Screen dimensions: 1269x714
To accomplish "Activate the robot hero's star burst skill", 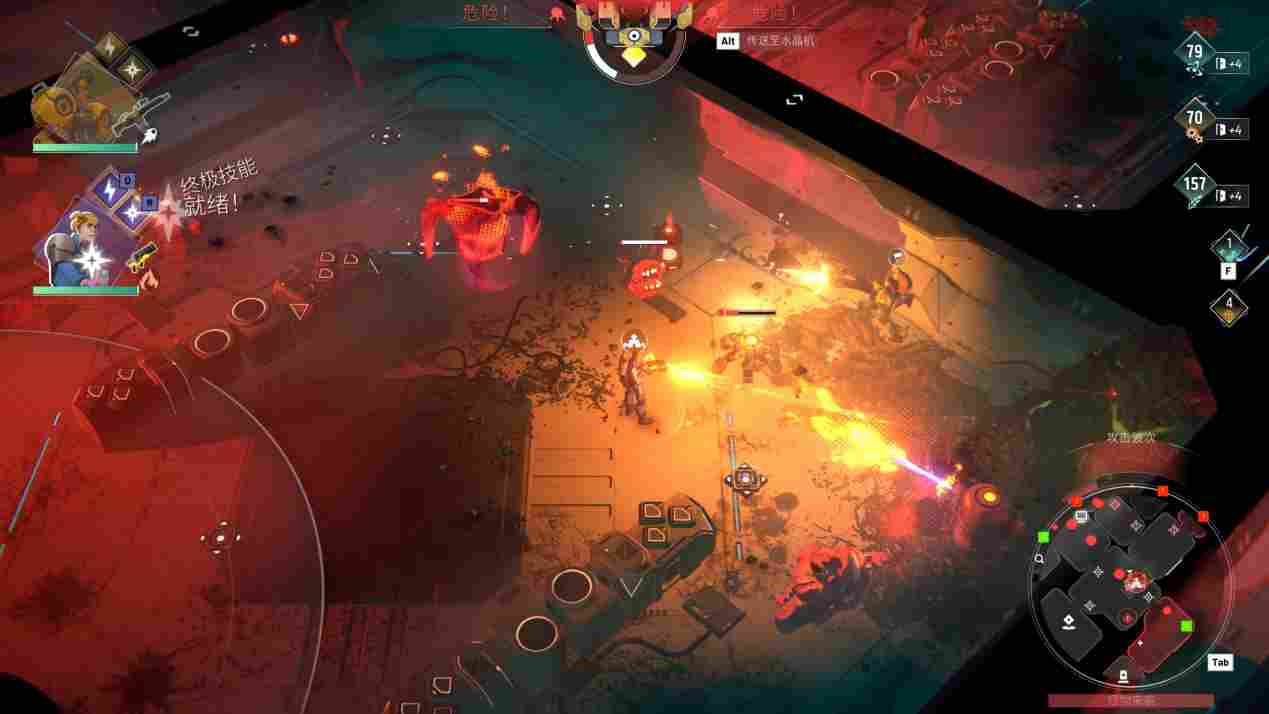I will coord(133,68).
